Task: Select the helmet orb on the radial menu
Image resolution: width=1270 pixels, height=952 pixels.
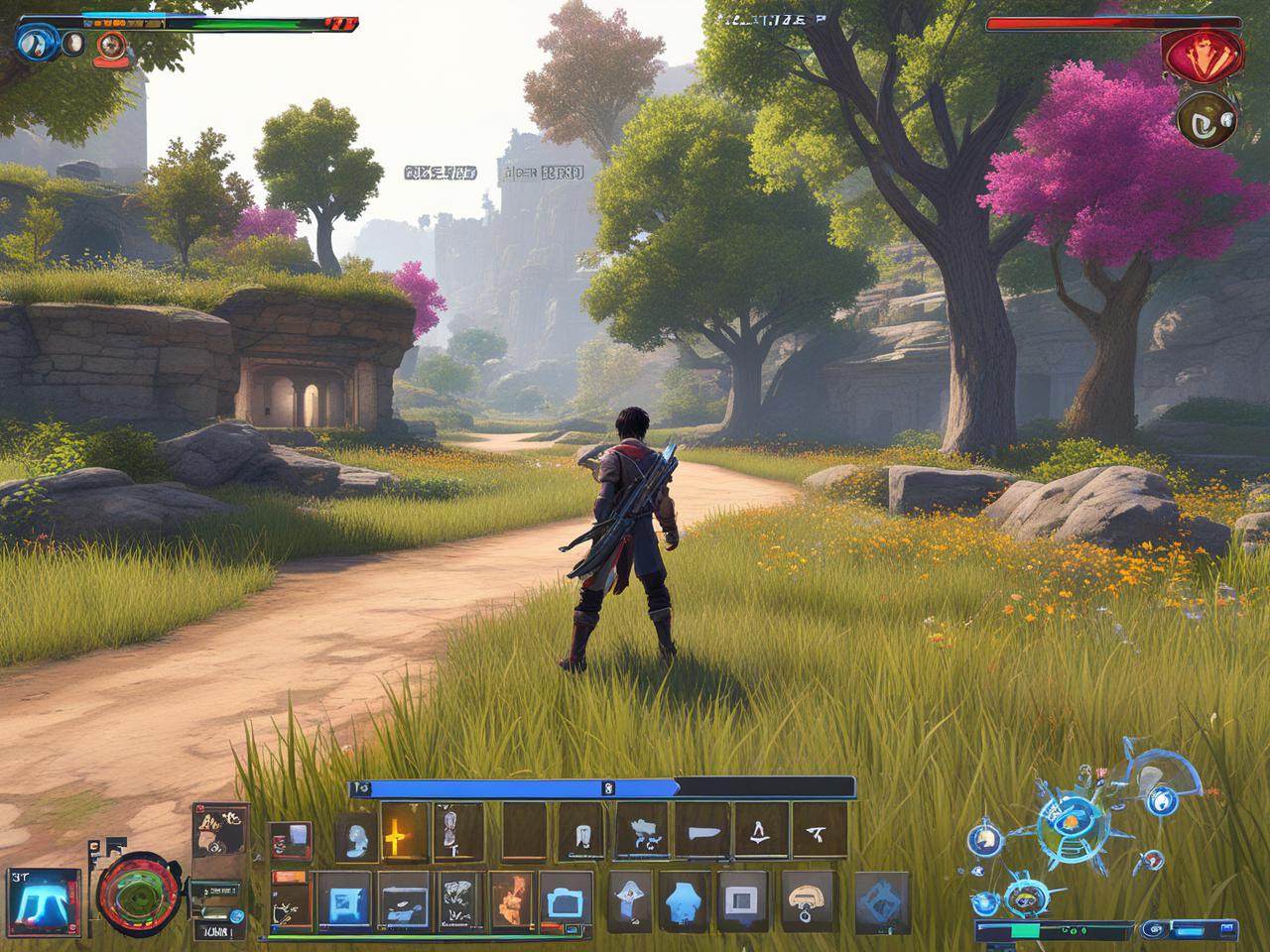Action: pyautogui.click(x=987, y=840)
